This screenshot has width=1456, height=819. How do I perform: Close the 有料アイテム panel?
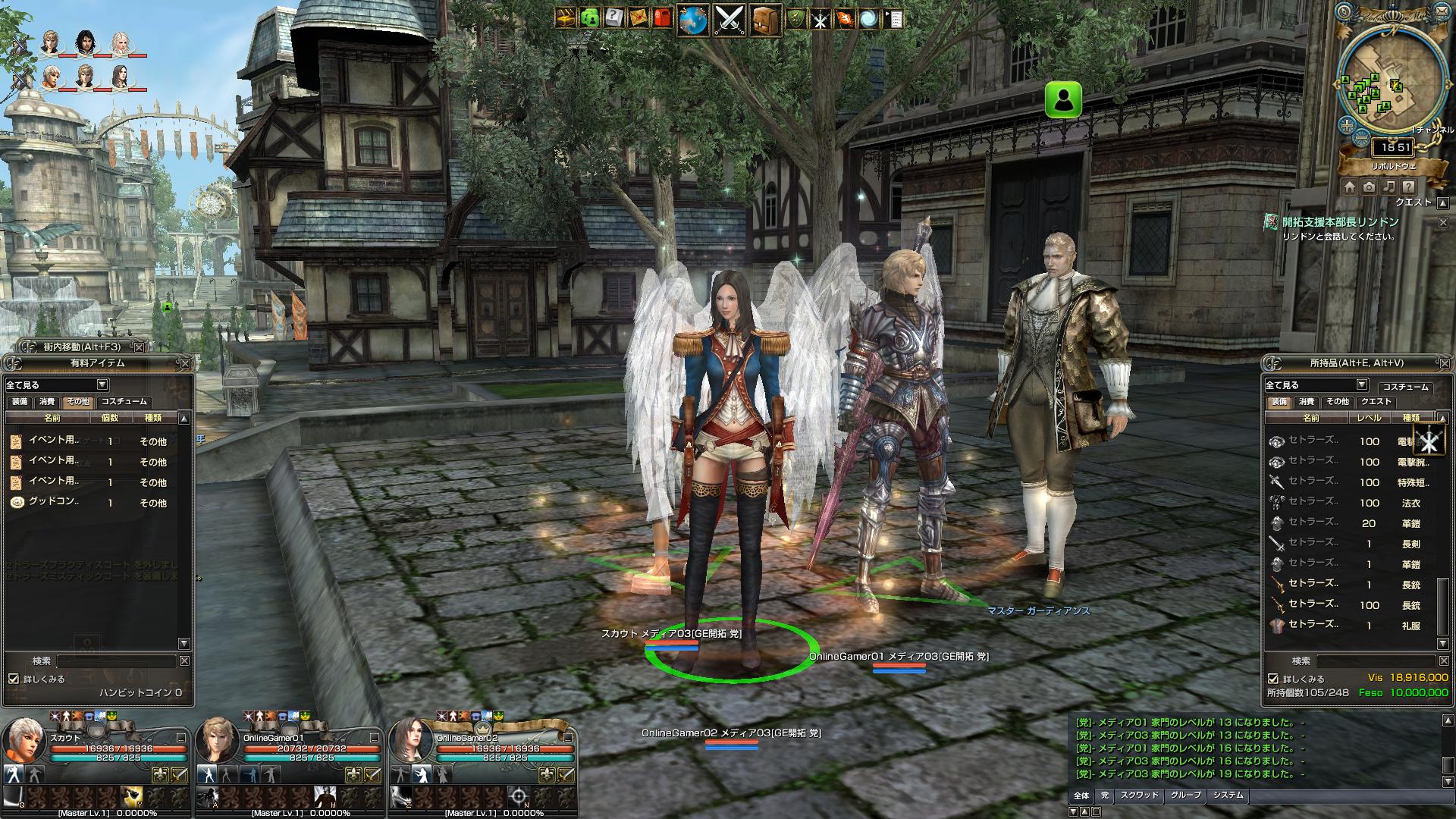click(x=184, y=363)
